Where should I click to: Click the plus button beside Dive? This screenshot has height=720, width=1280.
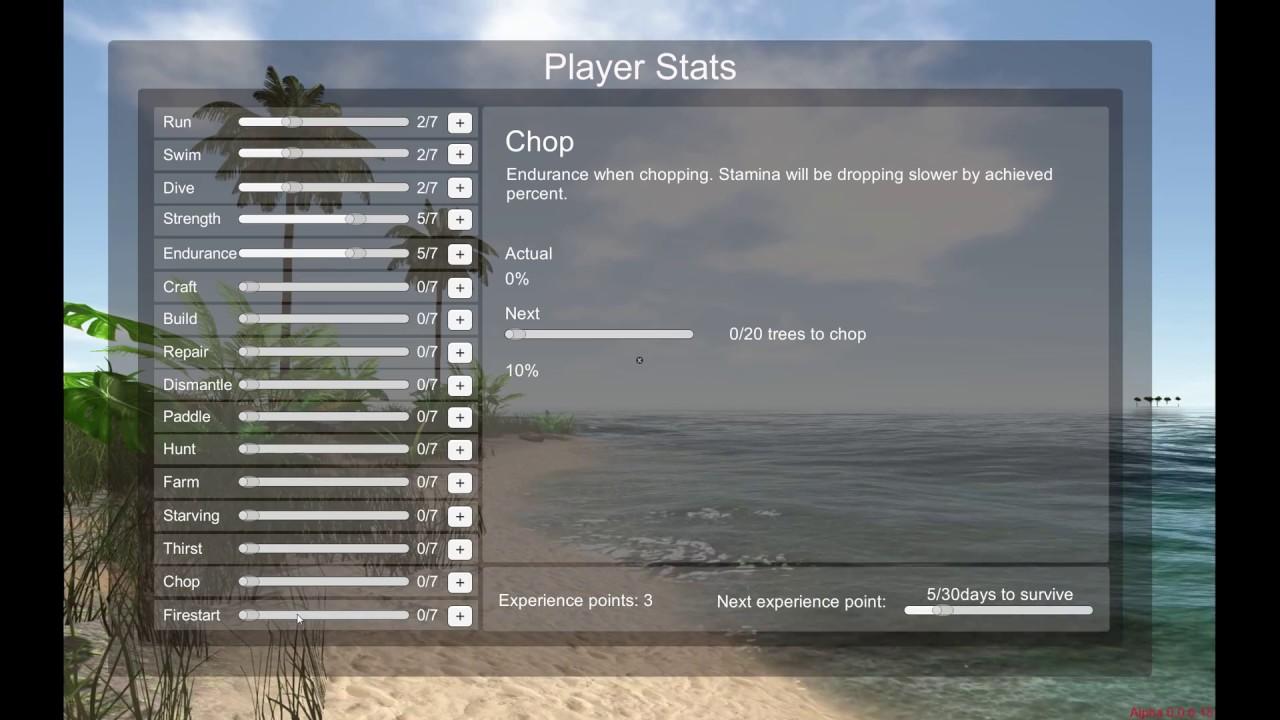[459, 188]
